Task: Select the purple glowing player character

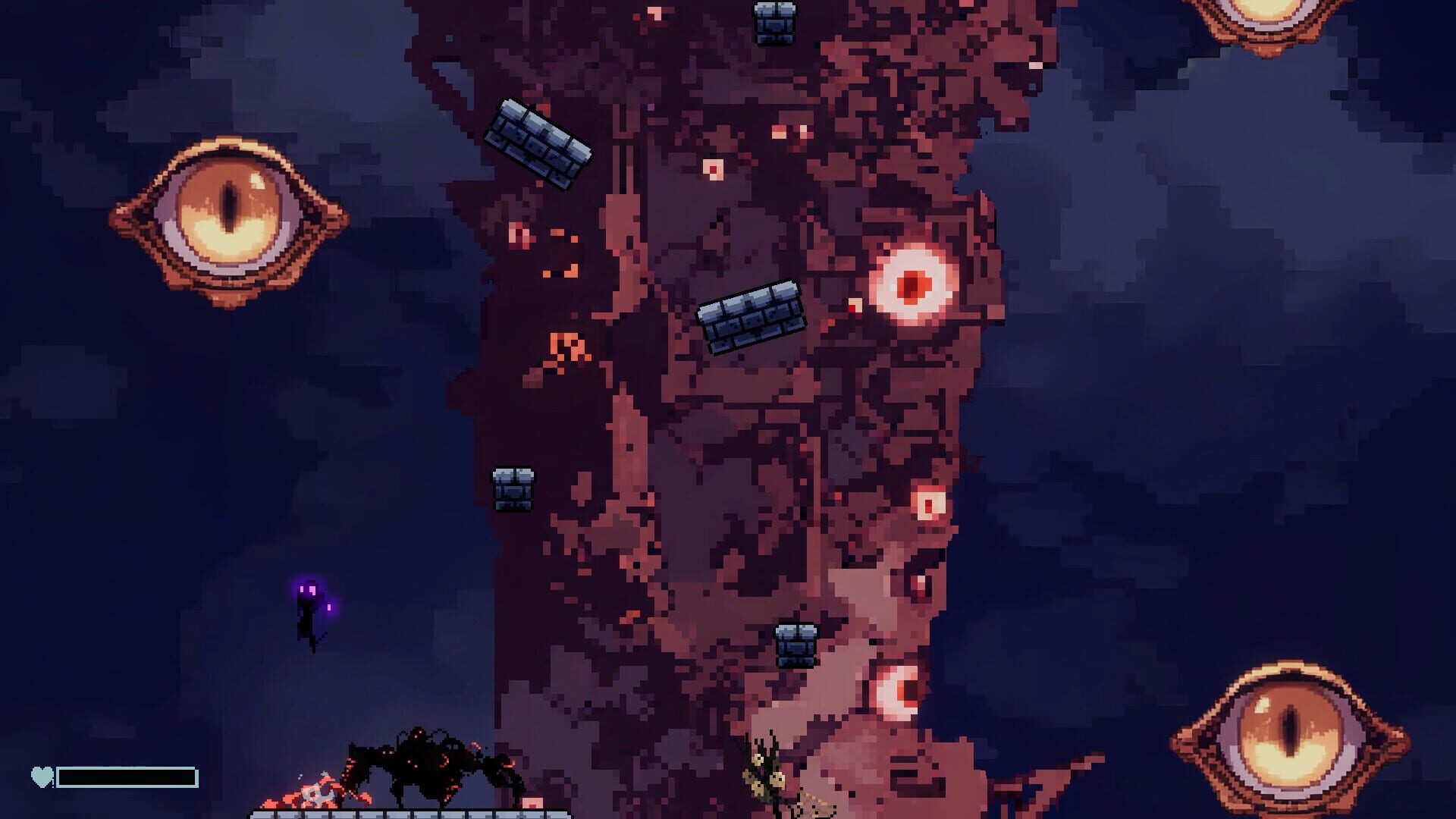Action: pyautogui.click(x=307, y=614)
